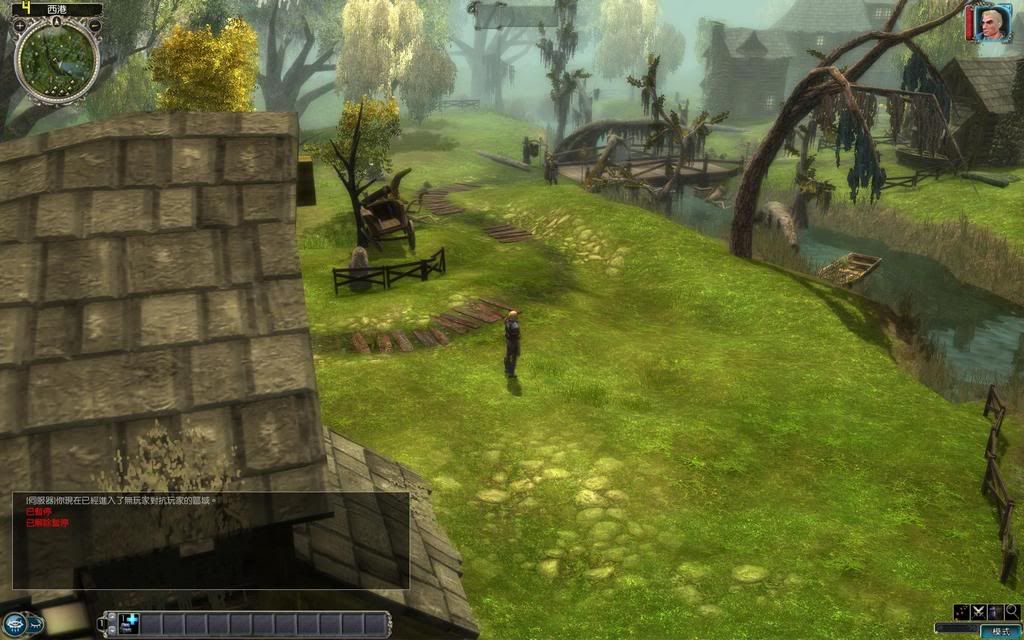Activate the magnifying glass search mode

pos(1013,612)
